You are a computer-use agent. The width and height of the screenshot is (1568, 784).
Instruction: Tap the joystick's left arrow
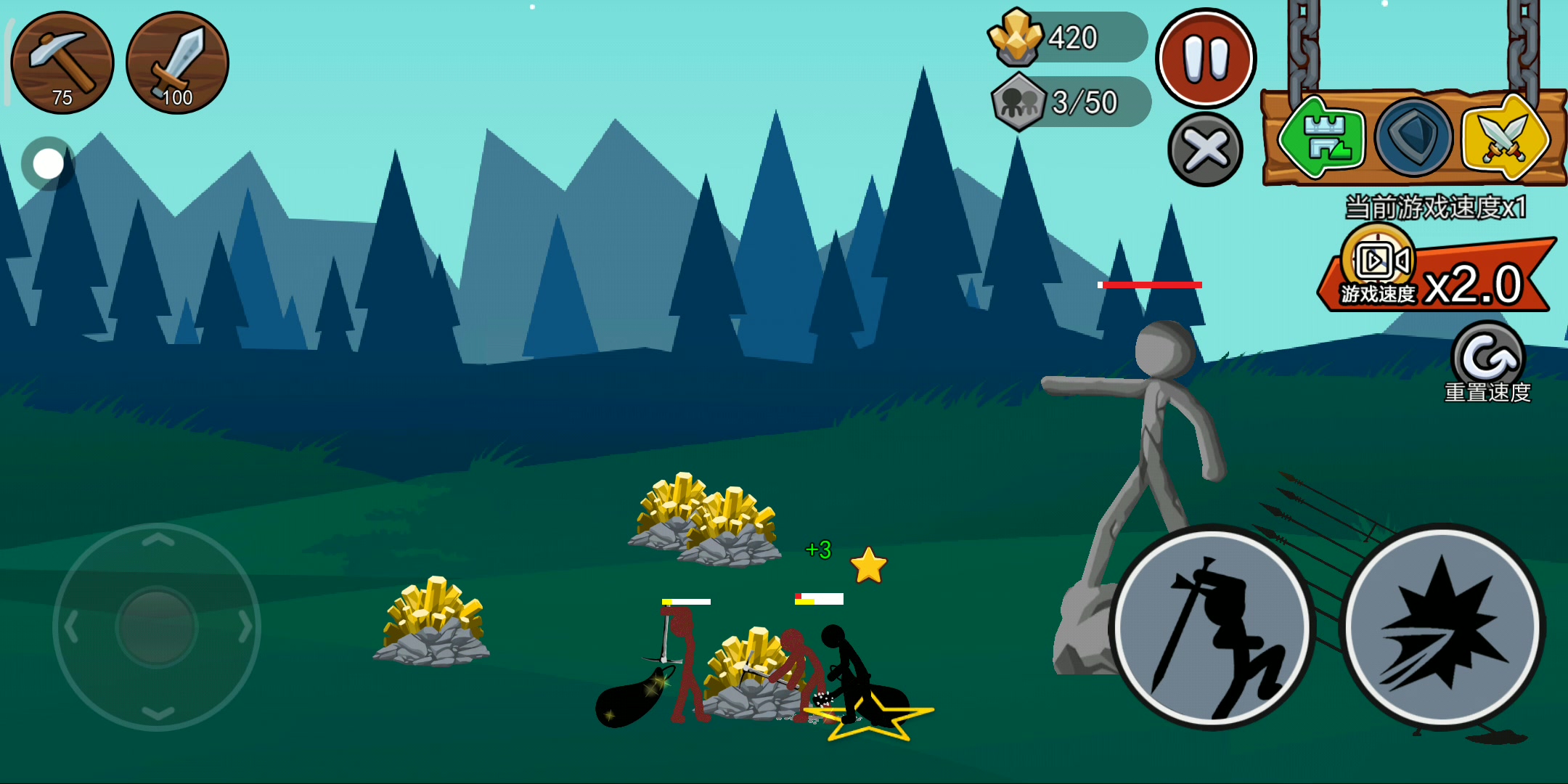click(x=70, y=627)
